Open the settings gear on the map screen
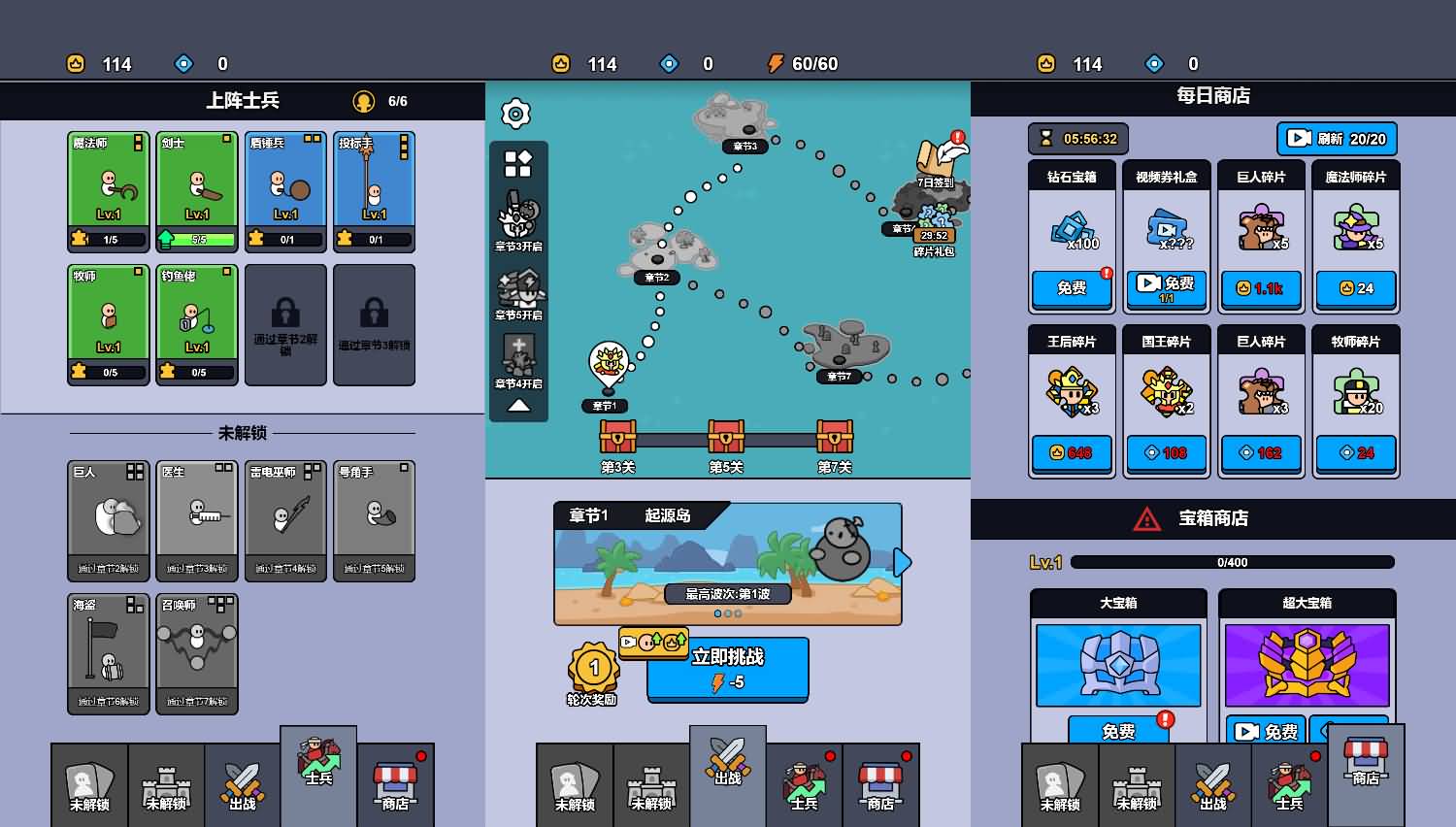This screenshot has width=1456, height=827. pyautogui.click(x=515, y=114)
